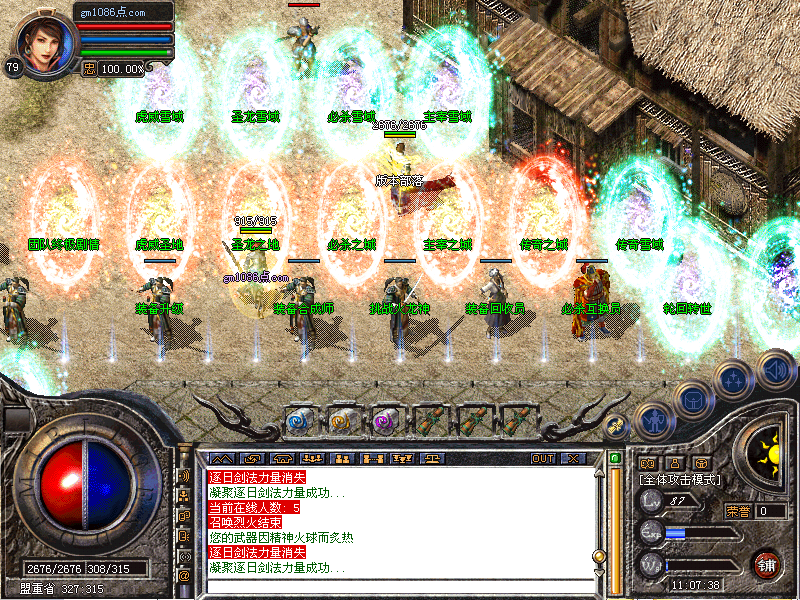Open the skills sparkle round button
The width and height of the screenshot is (800, 600).
pyautogui.click(x=733, y=379)
